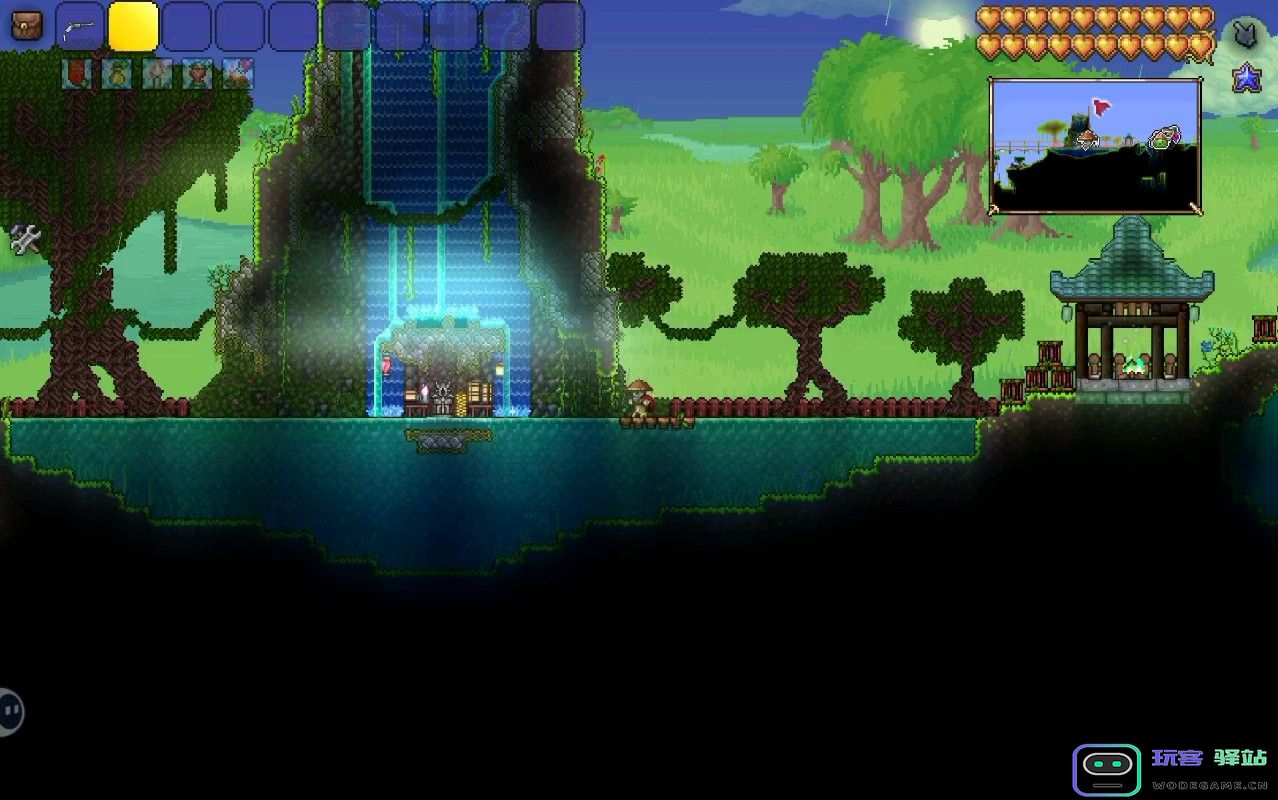Open the minimap

(1095, 146)
